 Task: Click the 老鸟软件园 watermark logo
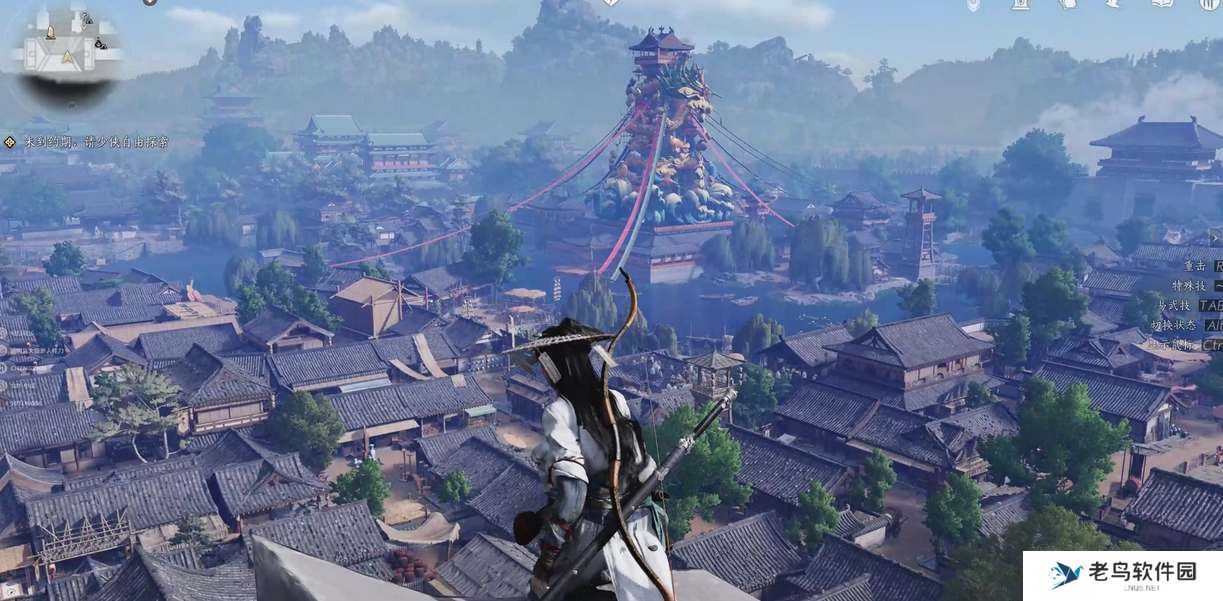click(x=1122, y=575)
